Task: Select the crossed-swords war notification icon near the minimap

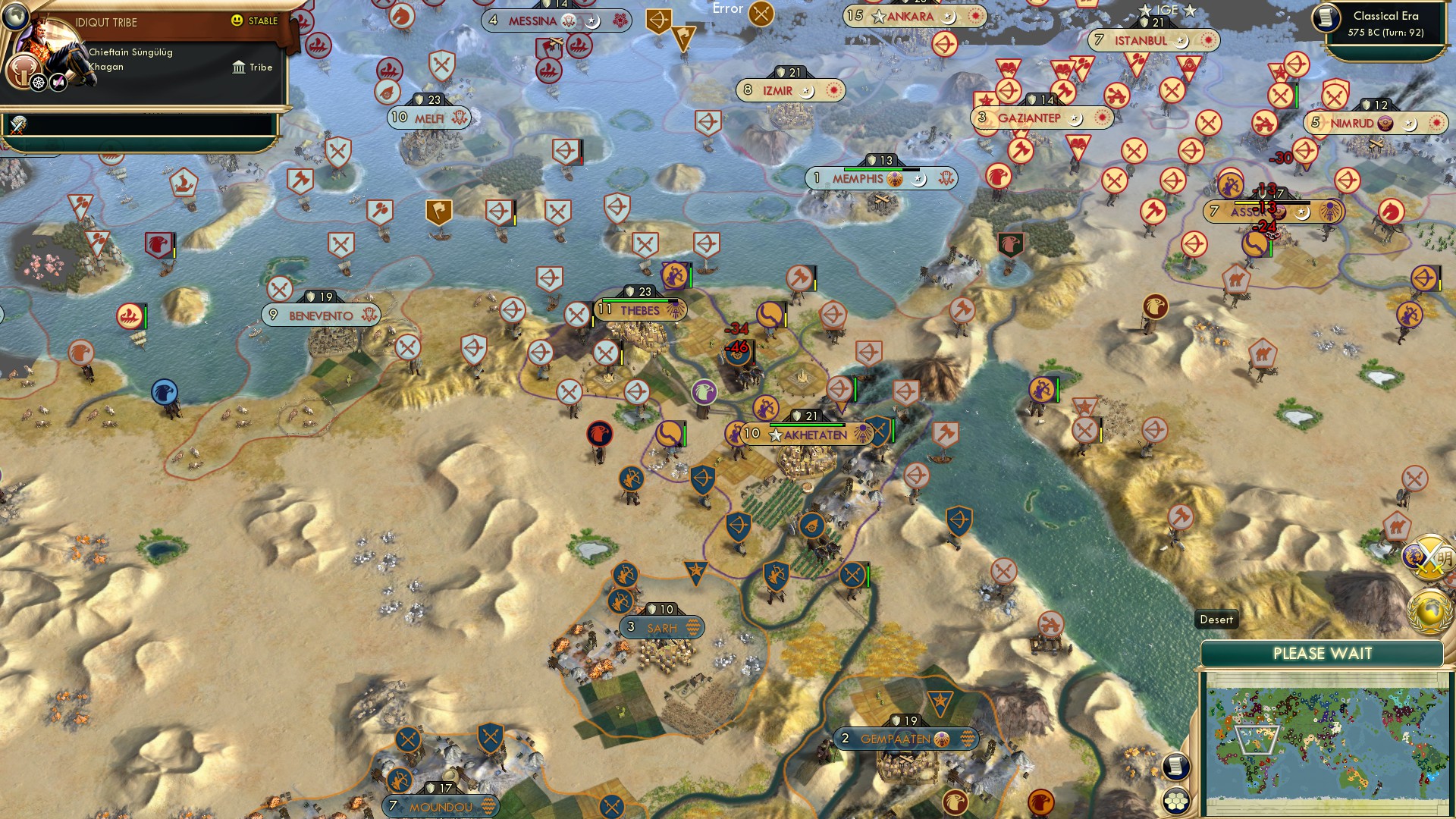Action: point(1430,557)
